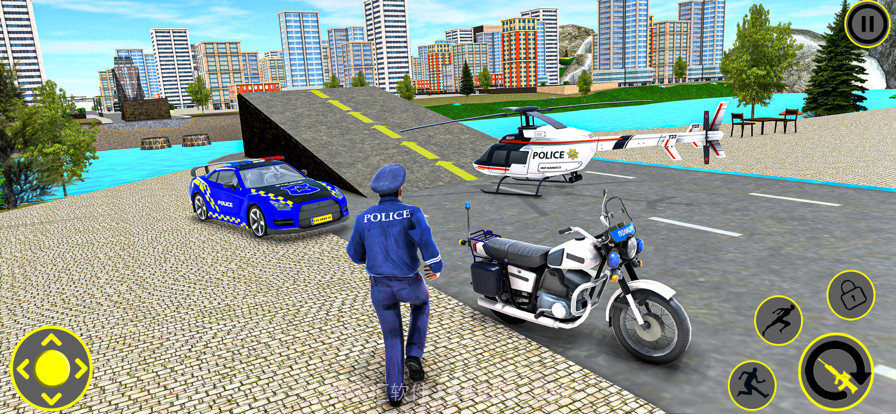Activate the jumping figure action button

778,320
